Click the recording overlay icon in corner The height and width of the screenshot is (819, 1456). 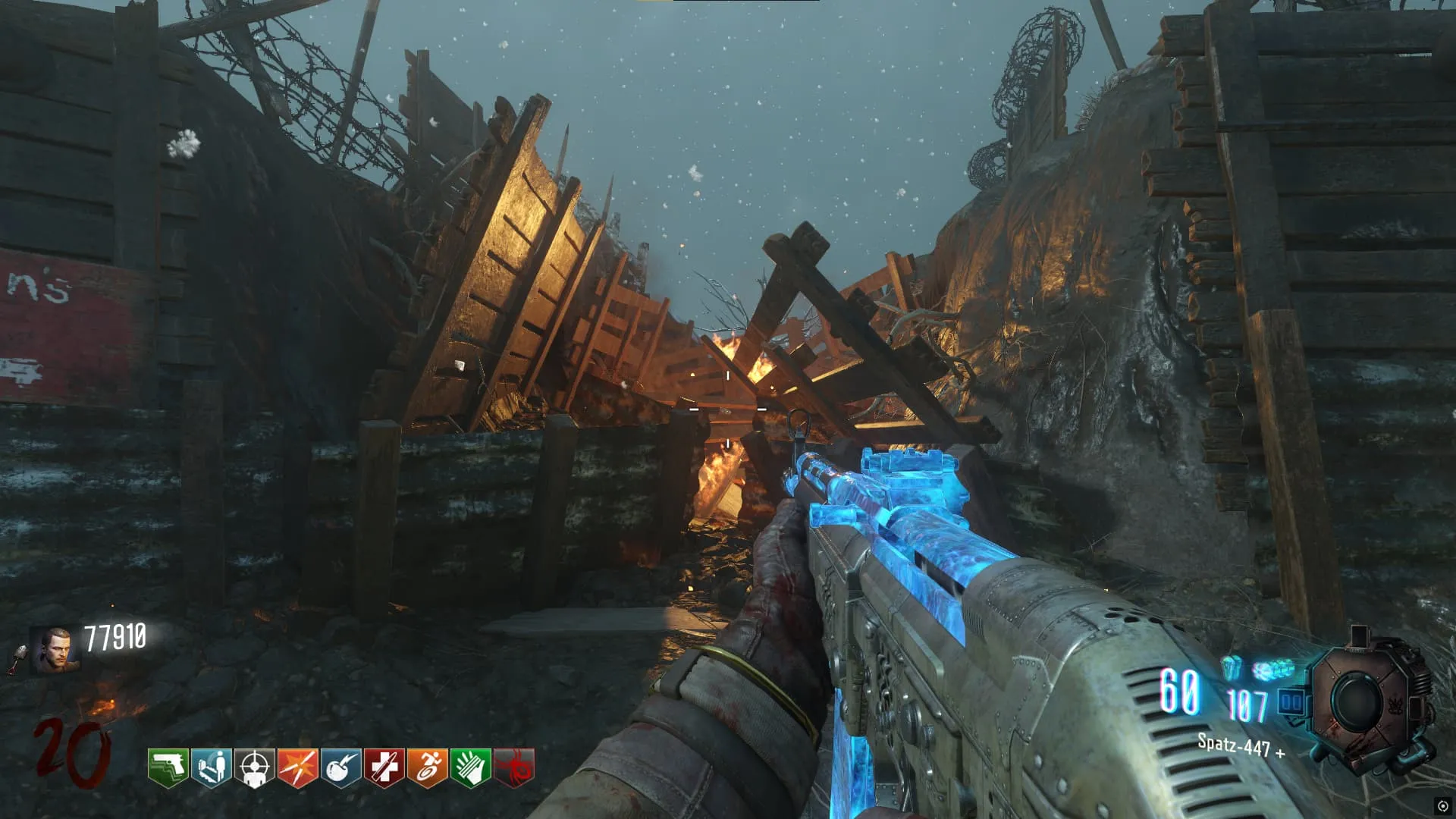point(1442,806)
